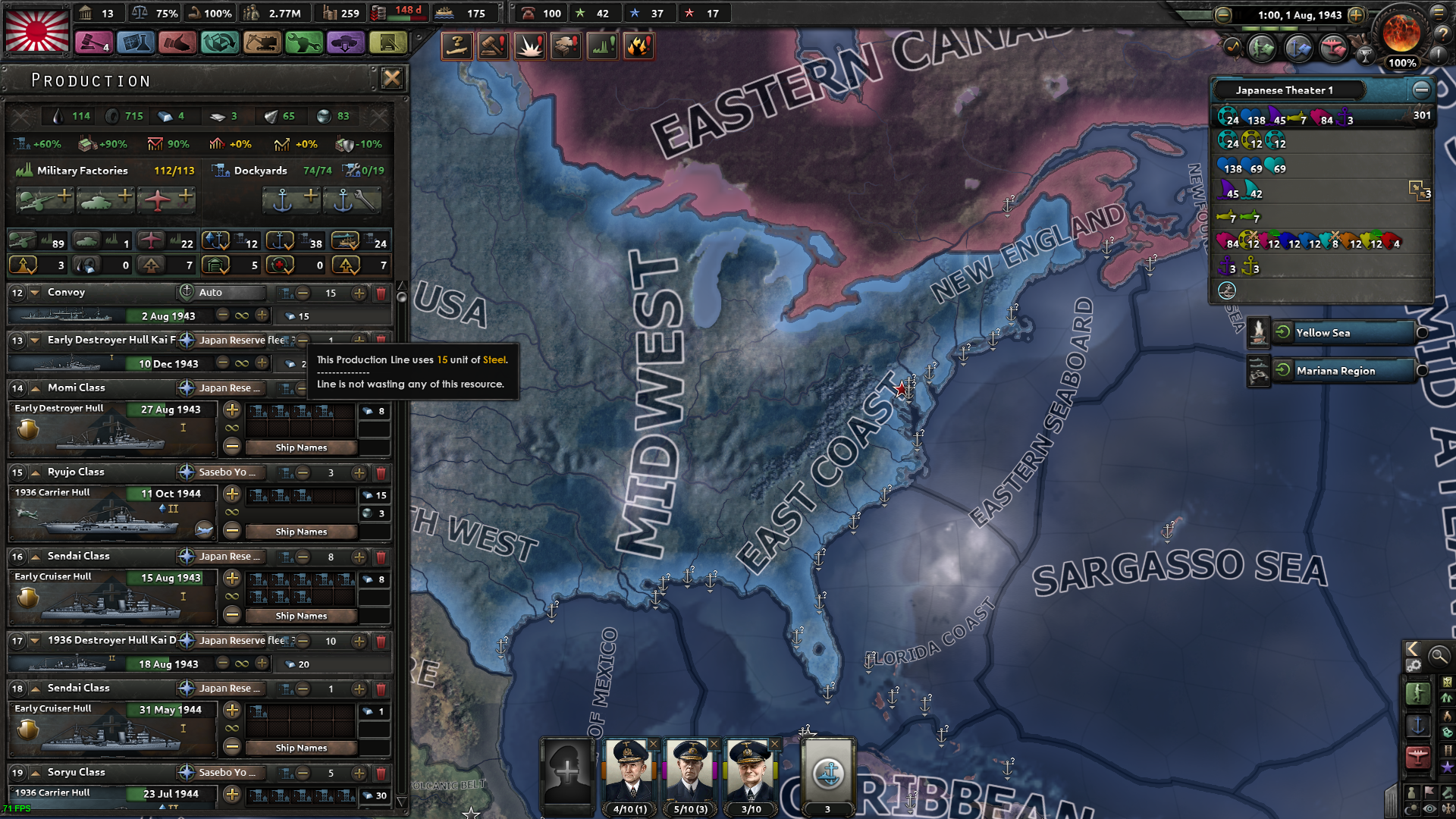1456x819 pixels.
Task: Enable priority shield on the Momi Class line
Action: click(x=28, y=428)
